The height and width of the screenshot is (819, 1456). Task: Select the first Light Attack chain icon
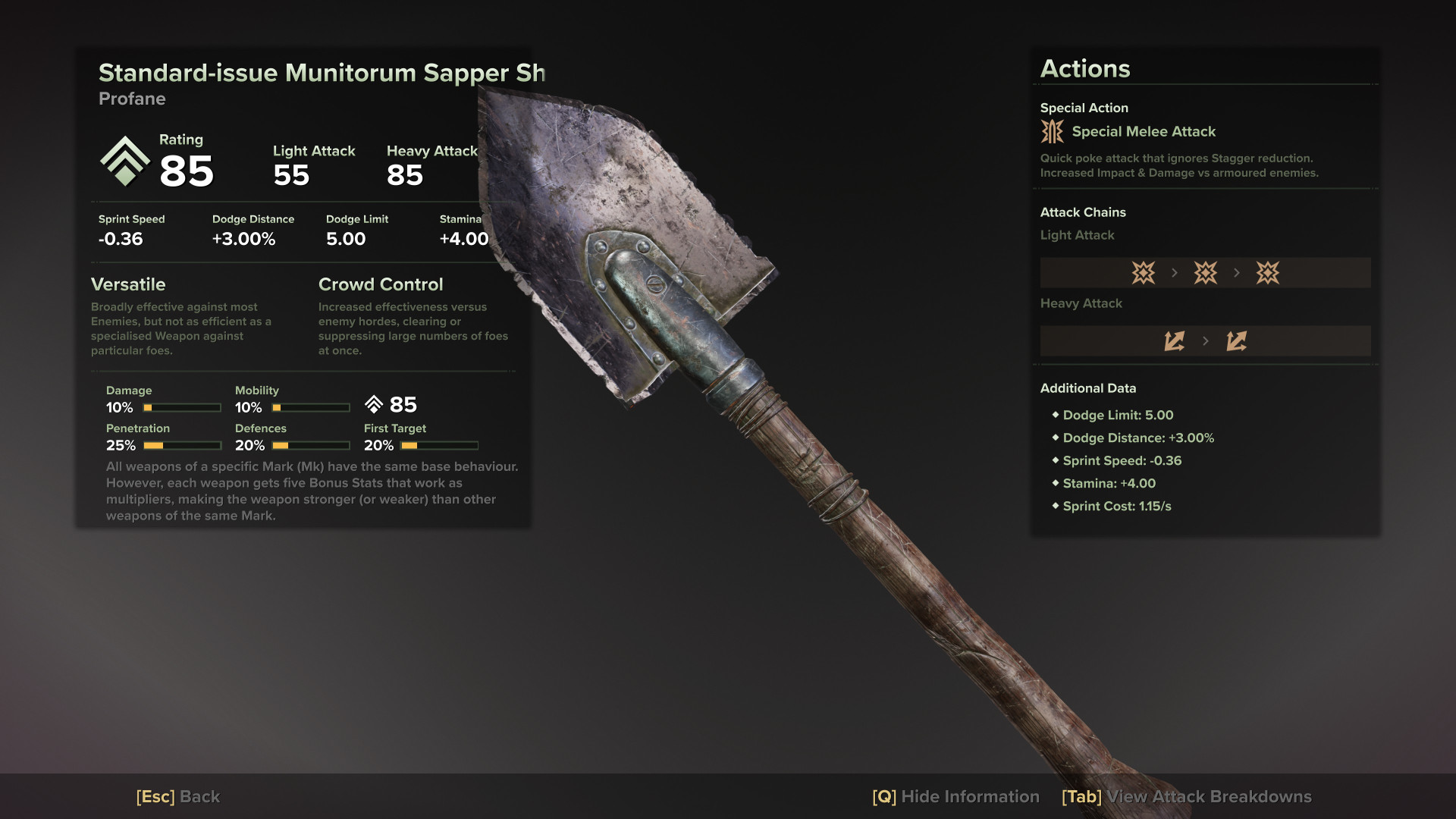tap(1143, 272)
